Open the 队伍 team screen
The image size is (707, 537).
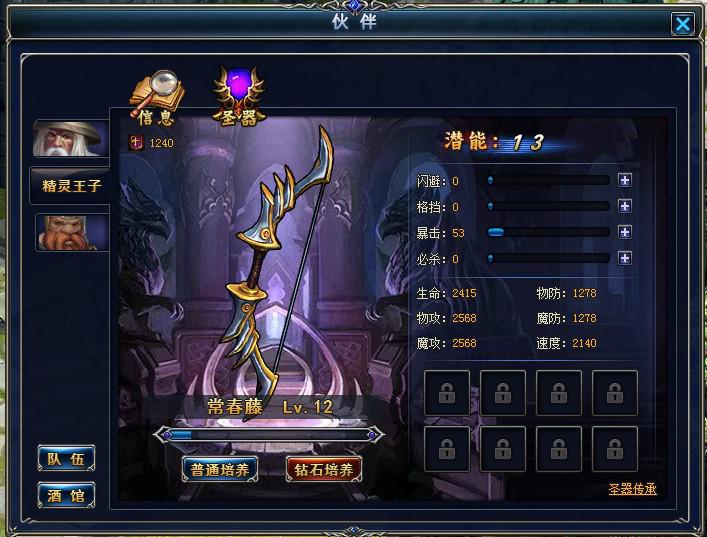point(67,458)
